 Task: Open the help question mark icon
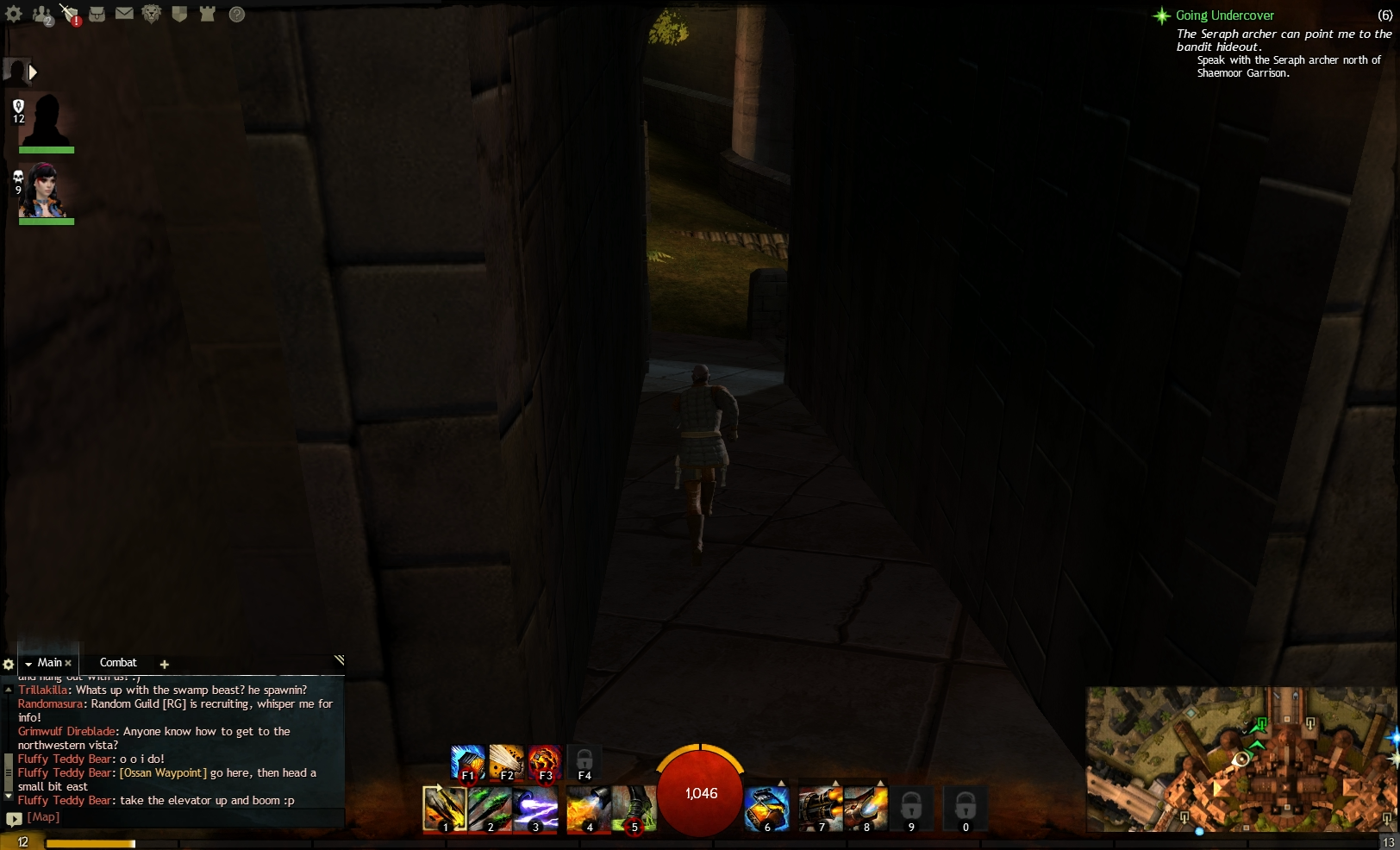(235, 14)
